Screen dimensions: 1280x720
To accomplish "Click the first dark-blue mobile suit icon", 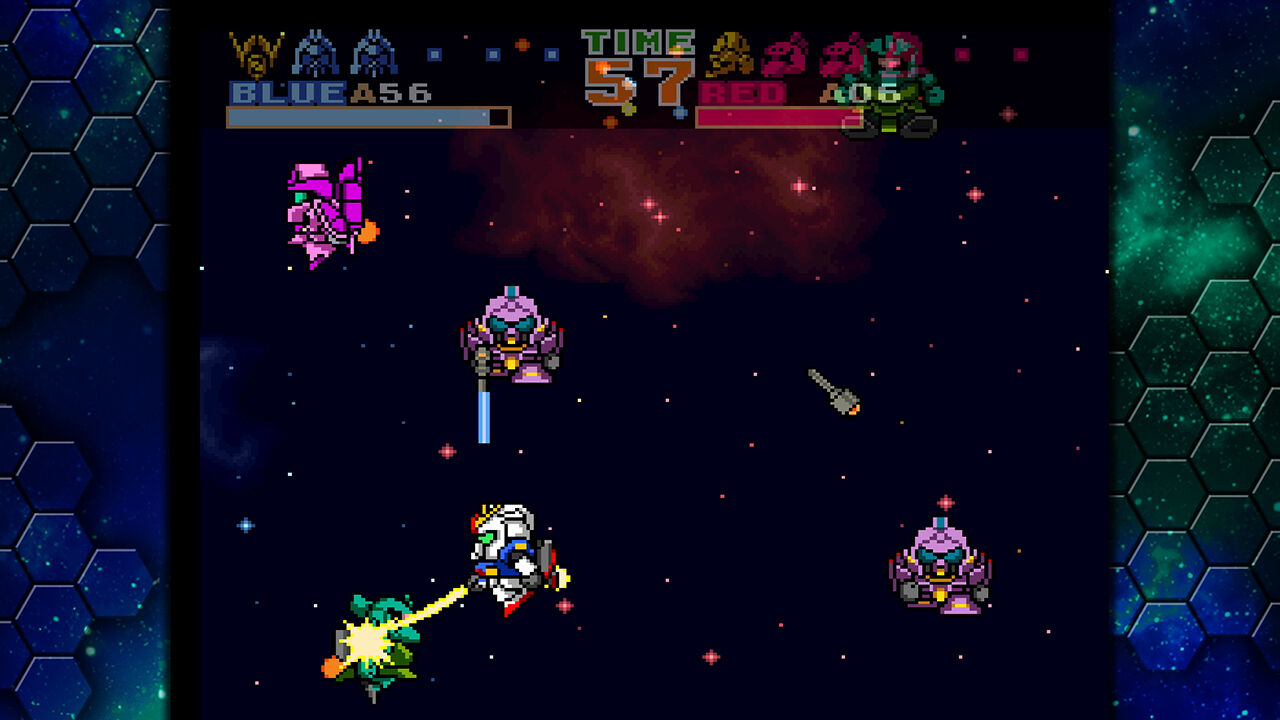I will [314, 53].
